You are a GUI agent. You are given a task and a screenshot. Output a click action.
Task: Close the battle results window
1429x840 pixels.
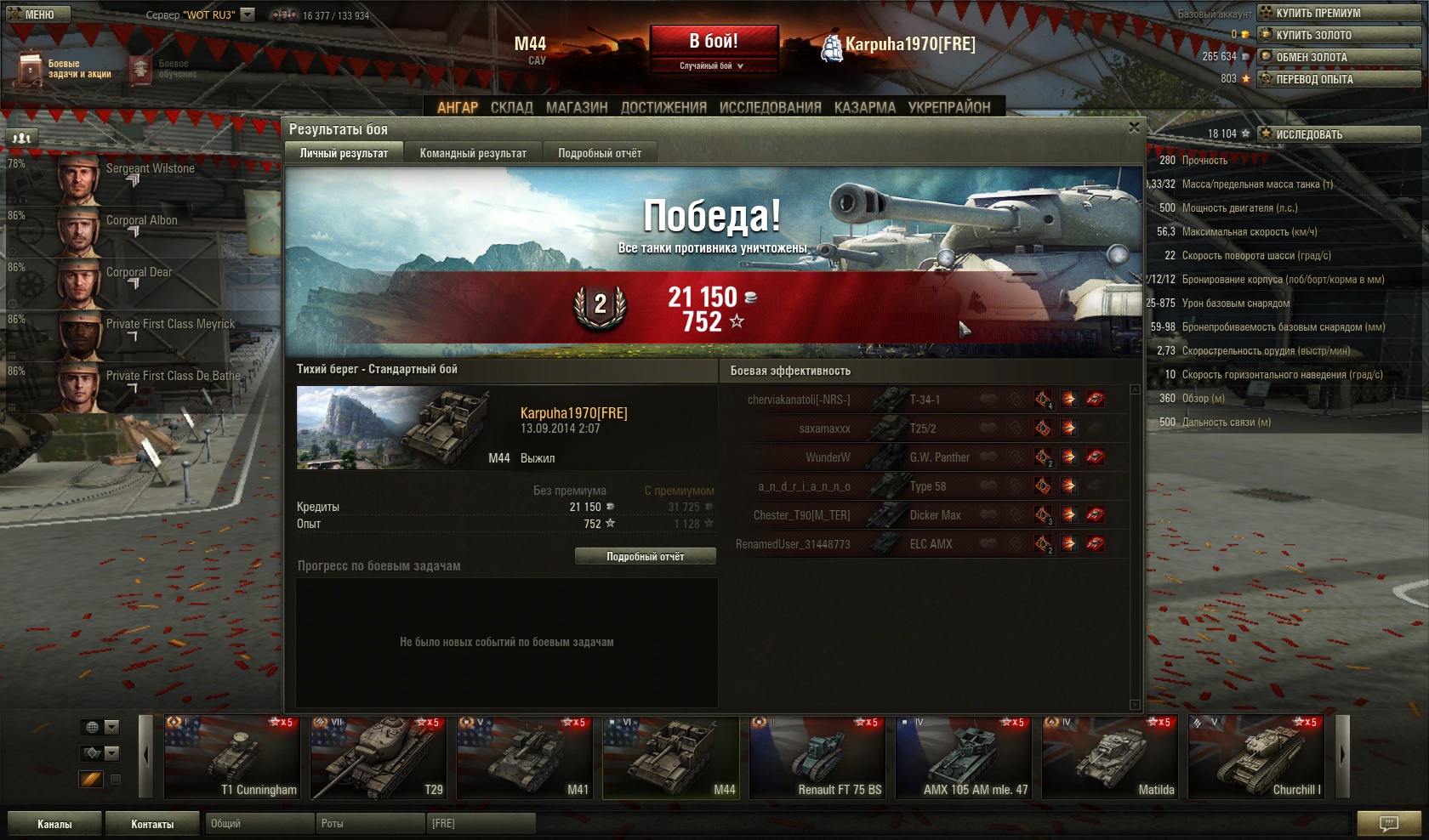pos(1134,128)
